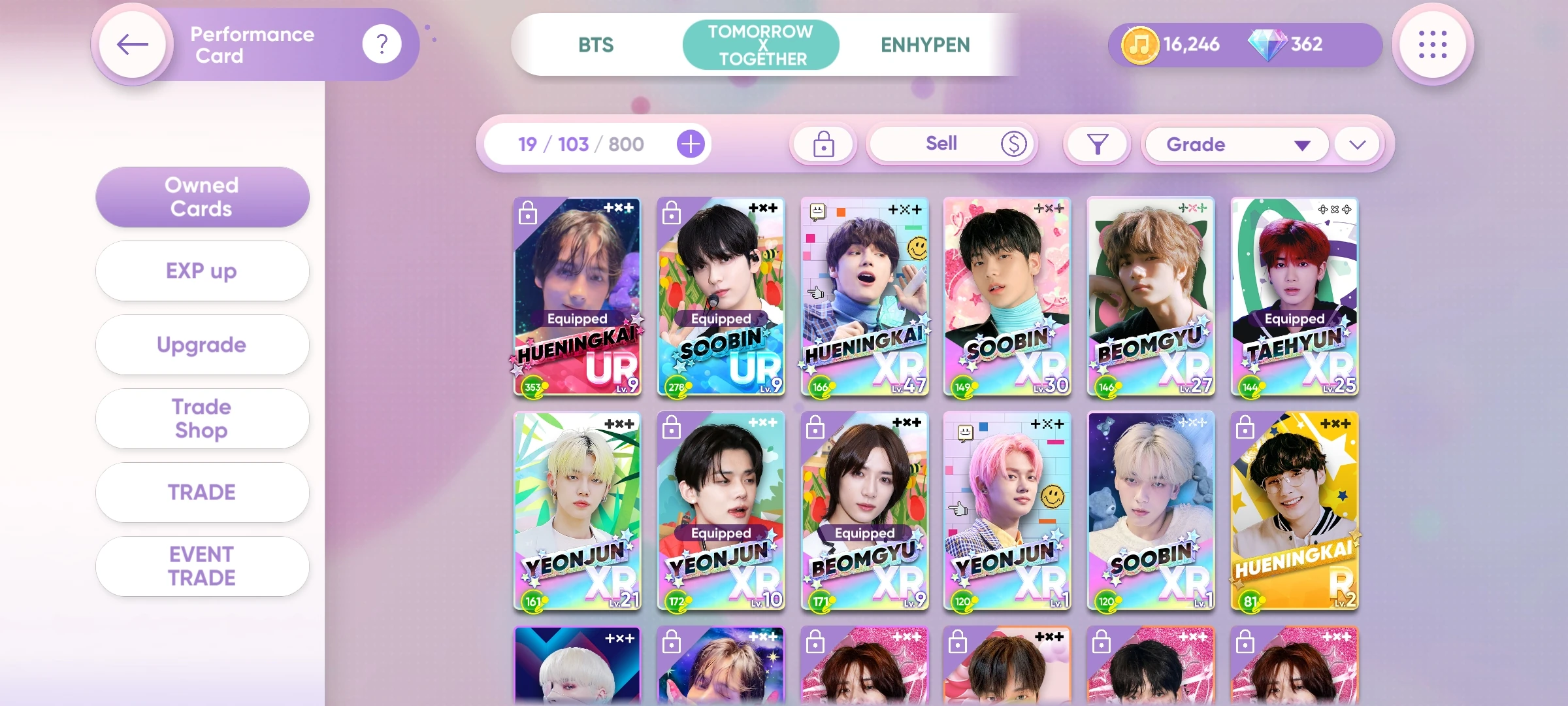Screen dimensions: 1568x706
Task: Switch to the ENHYPEN tab
Action: point(924,44)
